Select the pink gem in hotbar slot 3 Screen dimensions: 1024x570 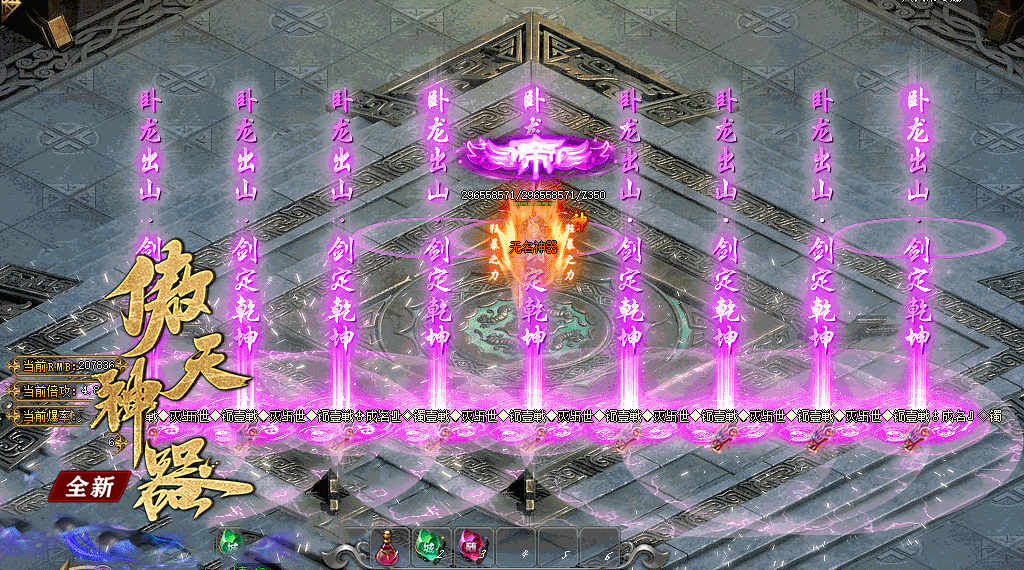(x=471, y=546)
